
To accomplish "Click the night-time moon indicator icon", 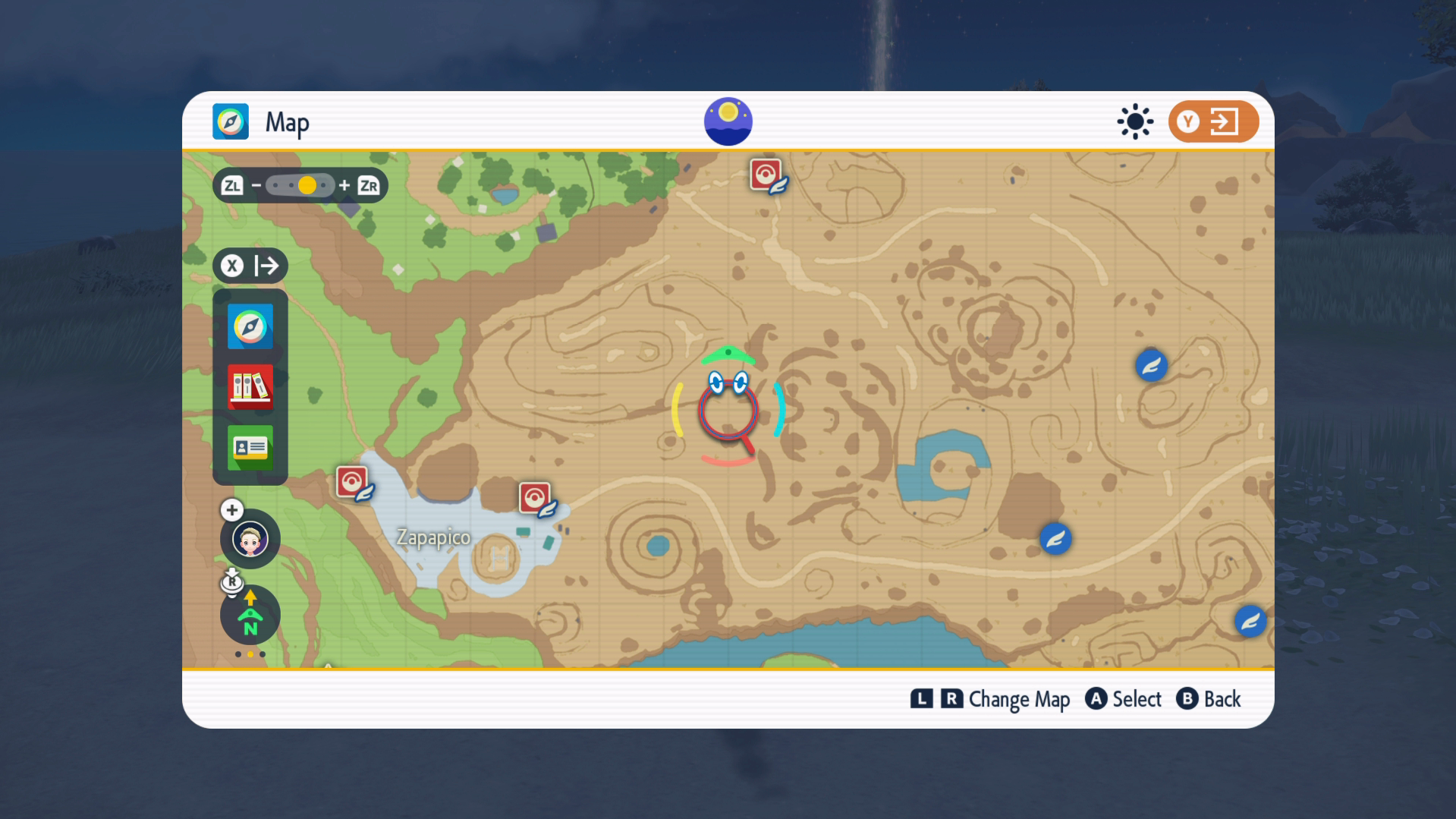I will click(x=728, y=121).
